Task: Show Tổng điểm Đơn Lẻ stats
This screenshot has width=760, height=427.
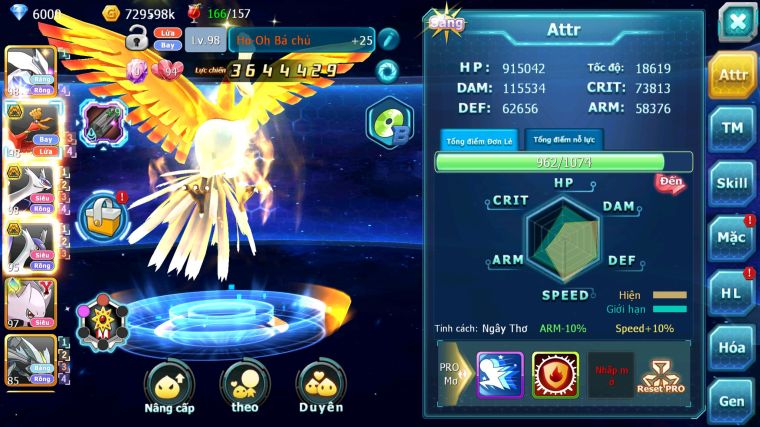Action: 479,140
